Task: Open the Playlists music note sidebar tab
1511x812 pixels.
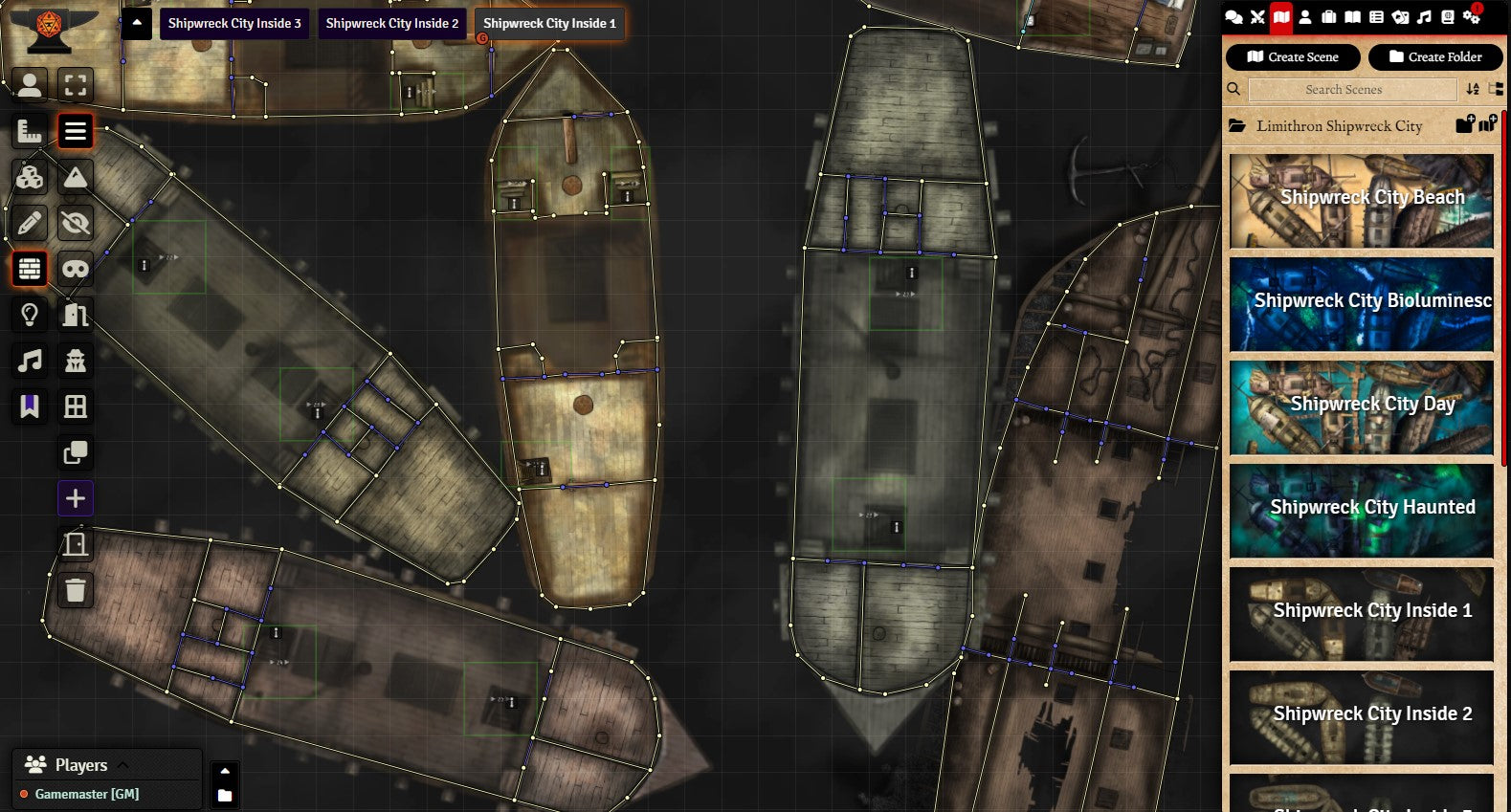Action: click(x=1424, y=17)
